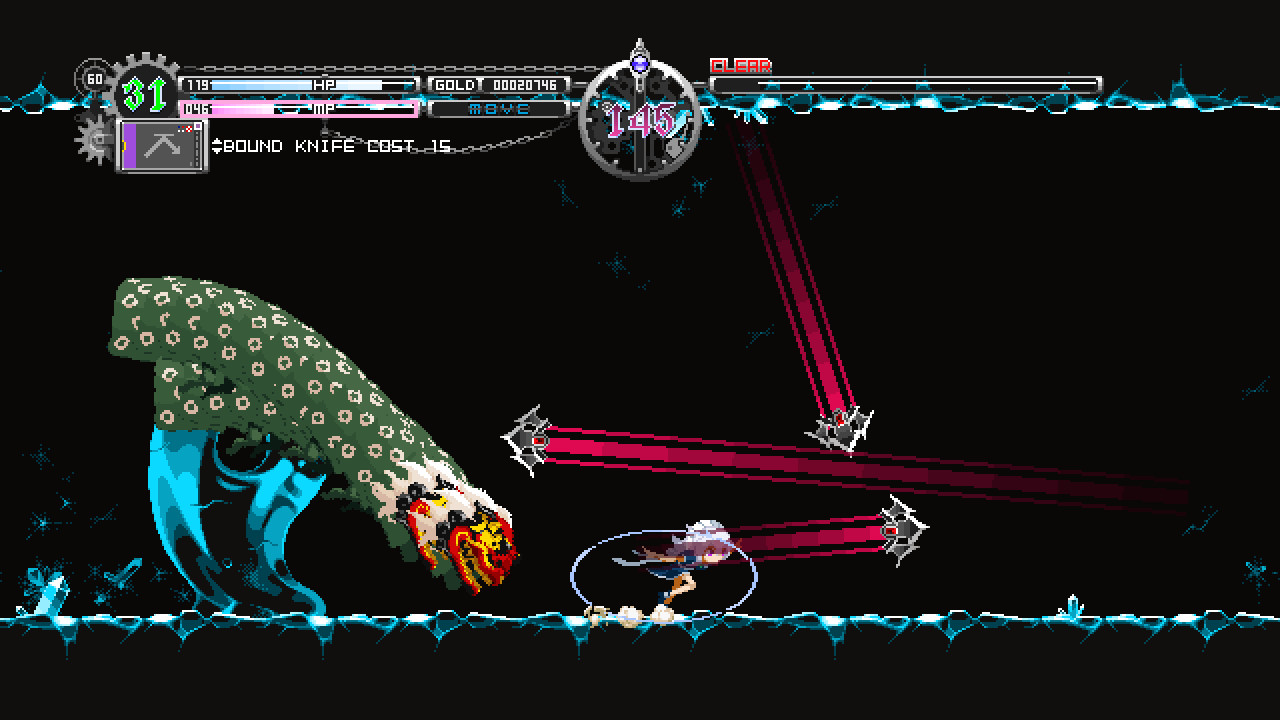Select the Bound Knife sub-weapon icon

pyautogui.click(x=163, y=146)
